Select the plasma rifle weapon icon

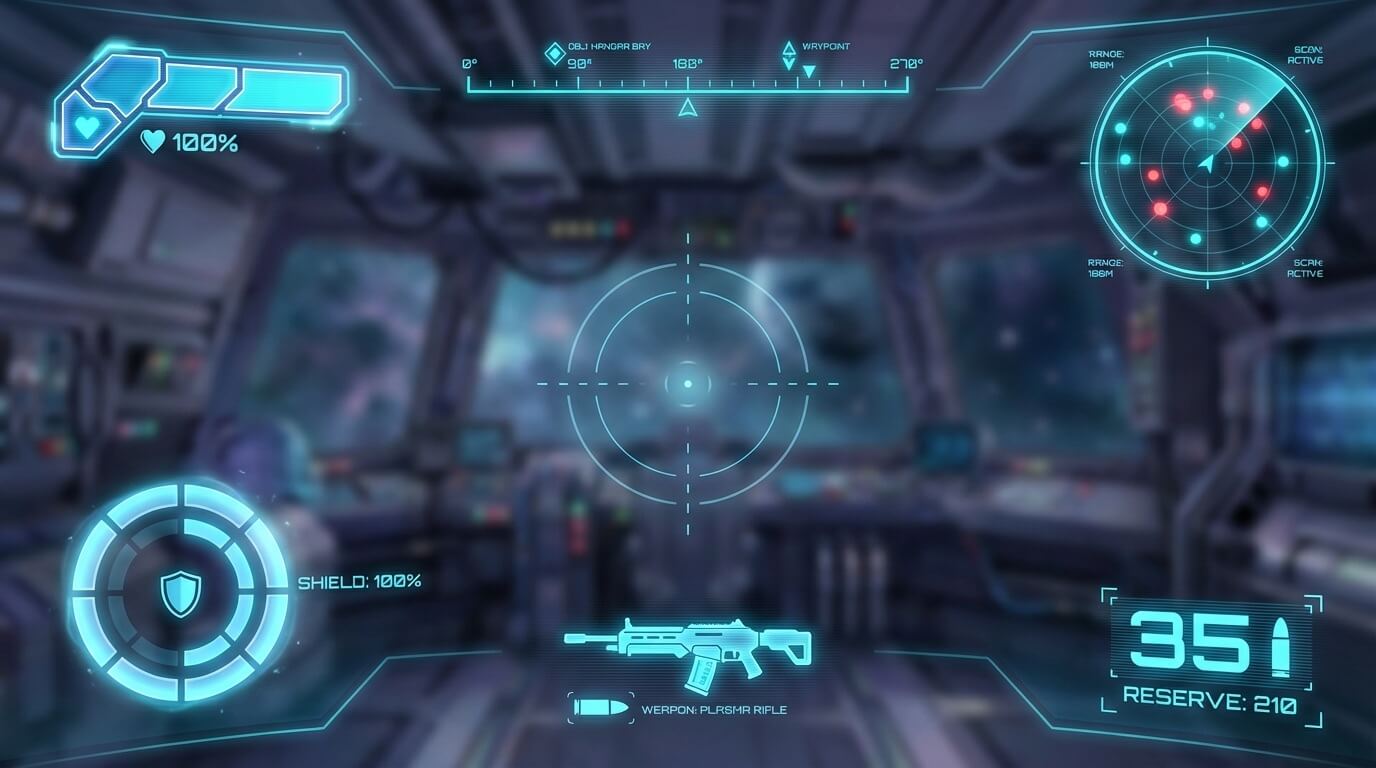[x=690, y=648]
